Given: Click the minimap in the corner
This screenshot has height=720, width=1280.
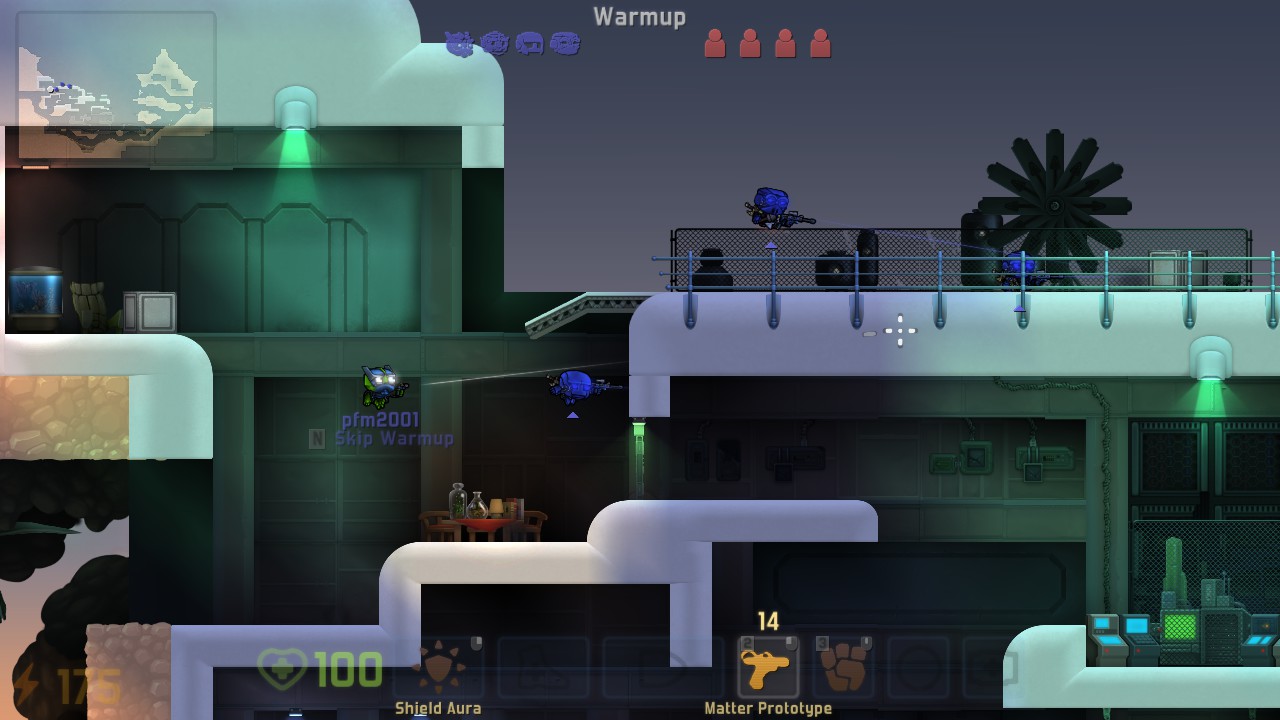Looking at the screenshot, I should (116, 86).
